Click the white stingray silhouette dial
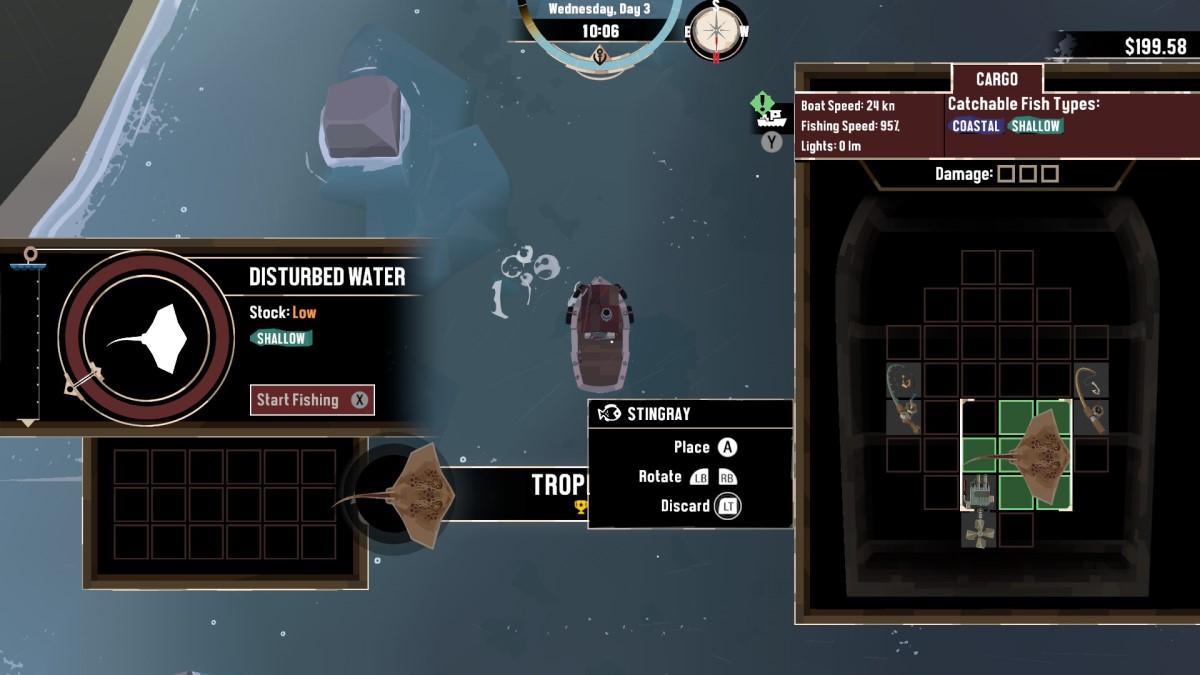The height and width of the screenshot is (675, 1200). [x=147, y=338]
